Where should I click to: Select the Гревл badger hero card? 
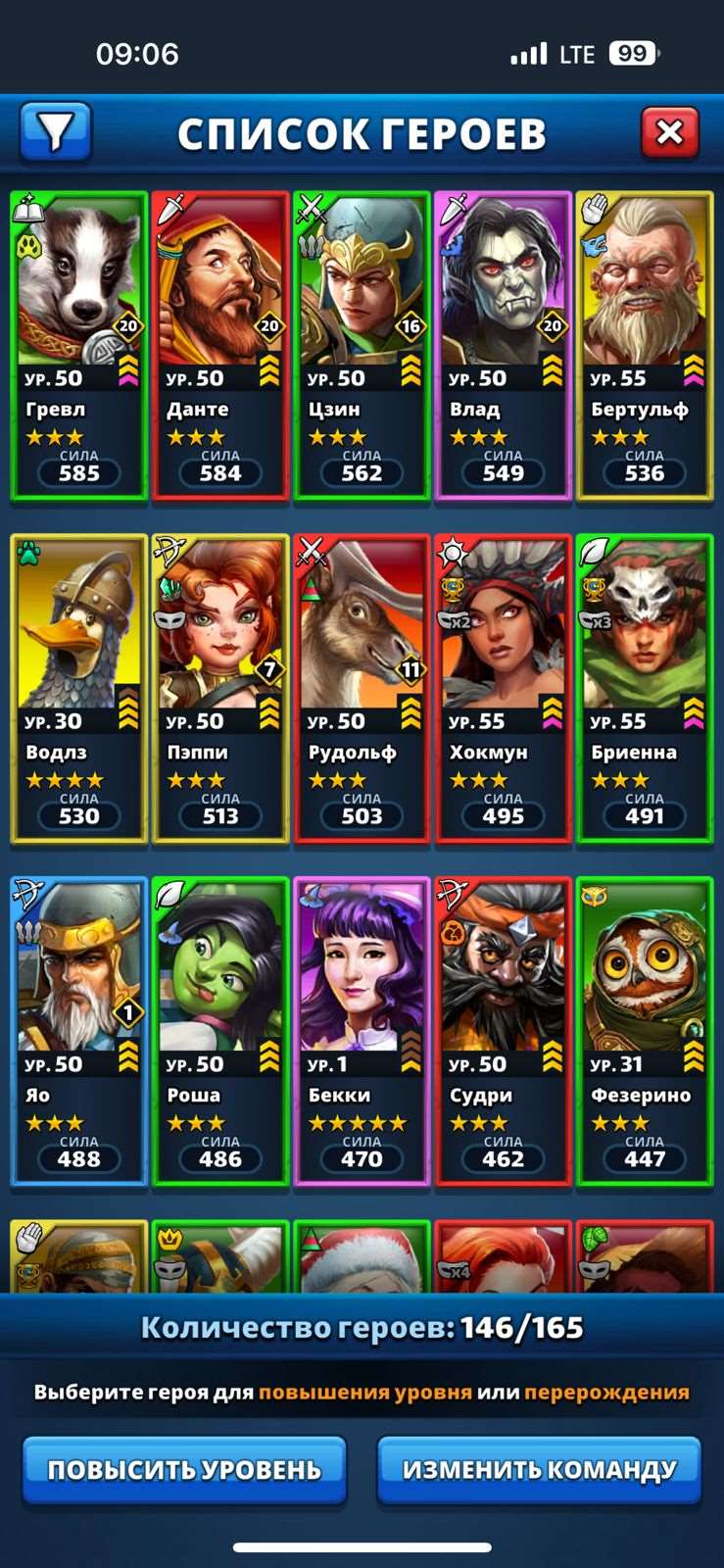pos(79,346)
